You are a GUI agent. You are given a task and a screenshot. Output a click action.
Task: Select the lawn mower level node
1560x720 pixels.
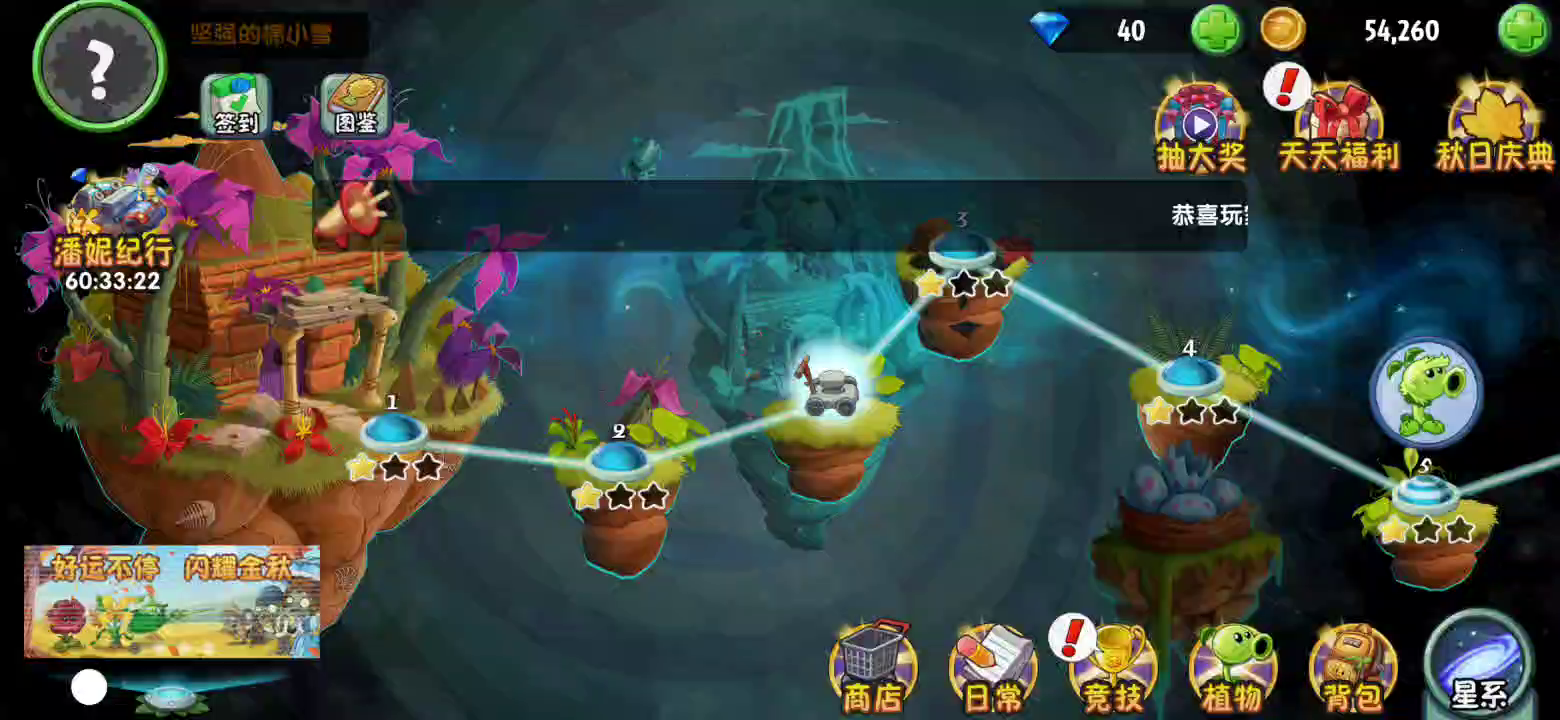click(832, 391)
